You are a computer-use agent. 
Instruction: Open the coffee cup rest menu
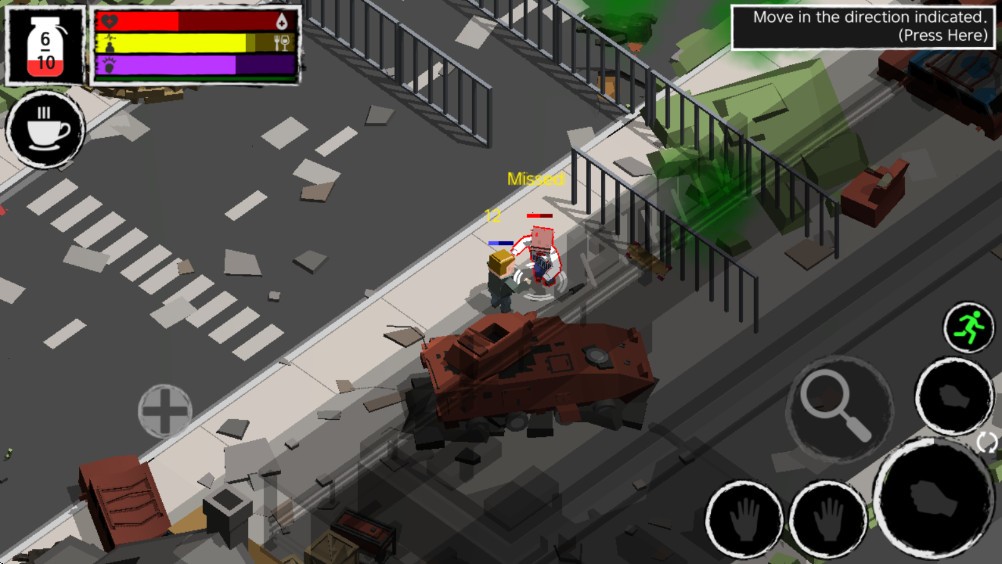pyautogui.click(x=45, y=129)
